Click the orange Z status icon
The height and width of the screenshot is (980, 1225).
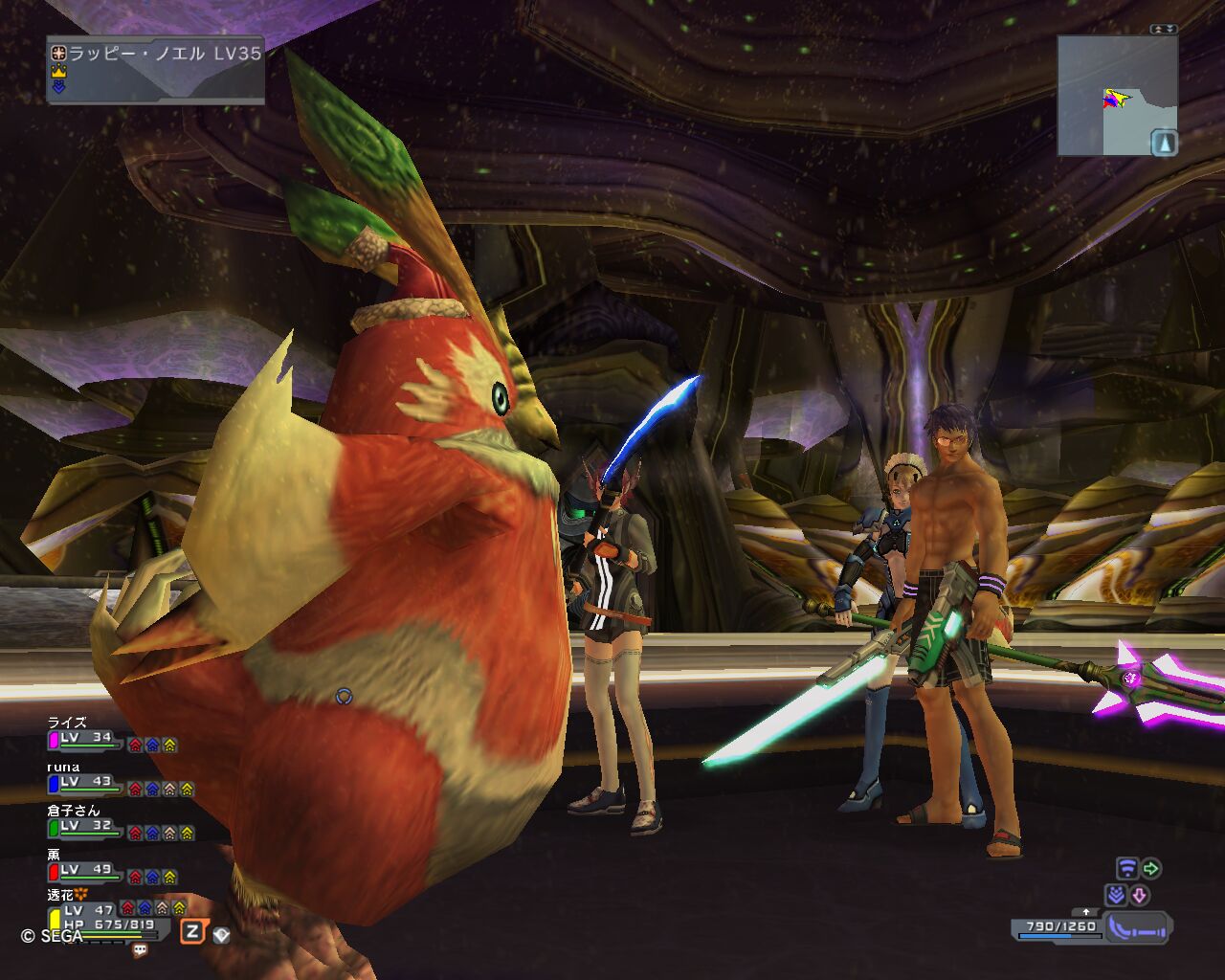coord(193,931)
